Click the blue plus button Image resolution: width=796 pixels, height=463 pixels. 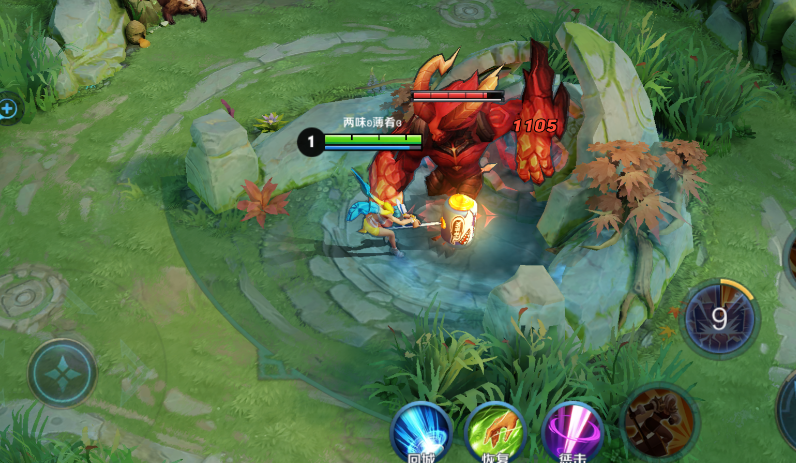click(8, 109)
